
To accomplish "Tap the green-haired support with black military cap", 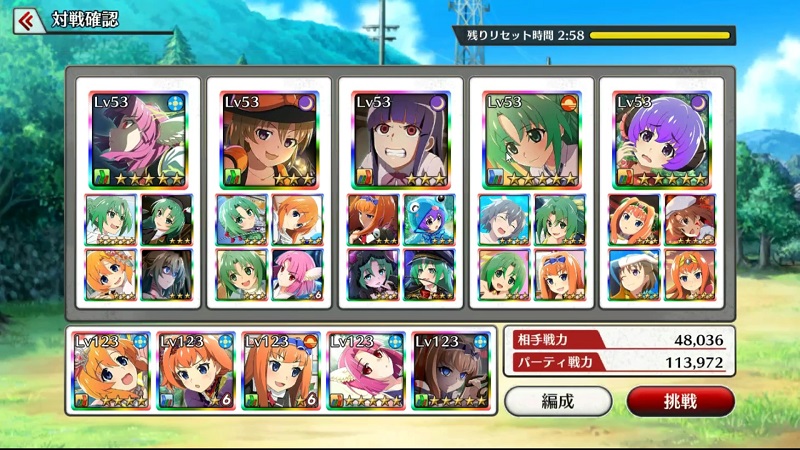I will pyautogui.click(x=428, y=274).
